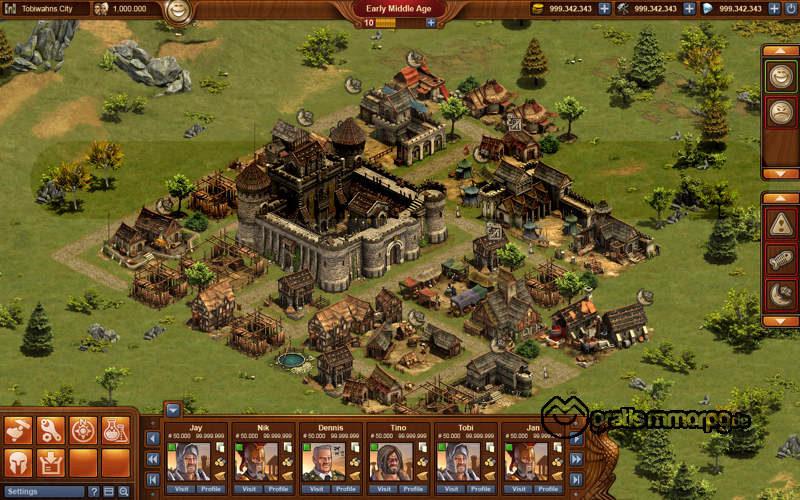Open Tobi's profile
Viewport: 800px width, 500px height.
point(479,489)
